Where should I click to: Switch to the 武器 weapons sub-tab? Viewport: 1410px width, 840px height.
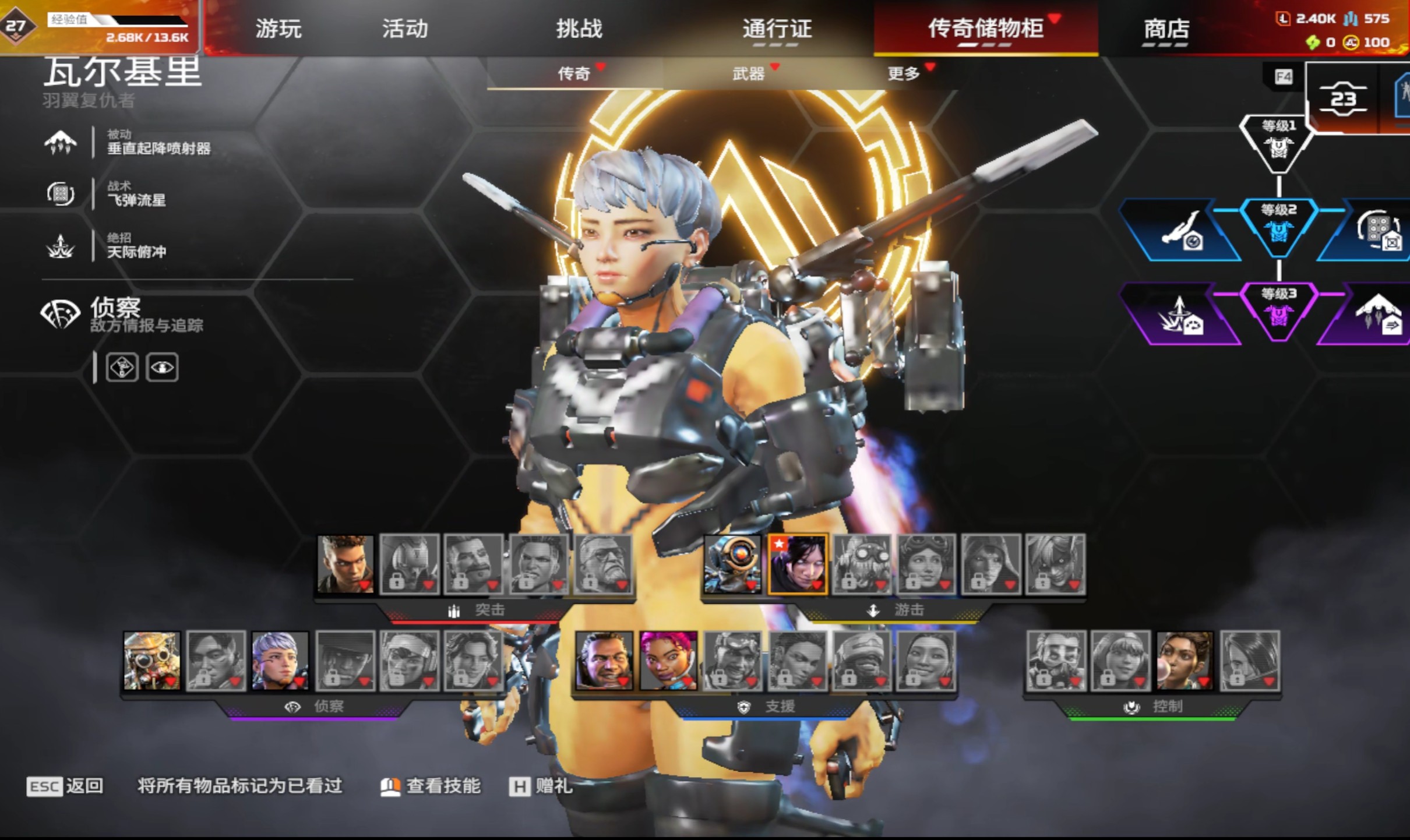pos(749,74)
